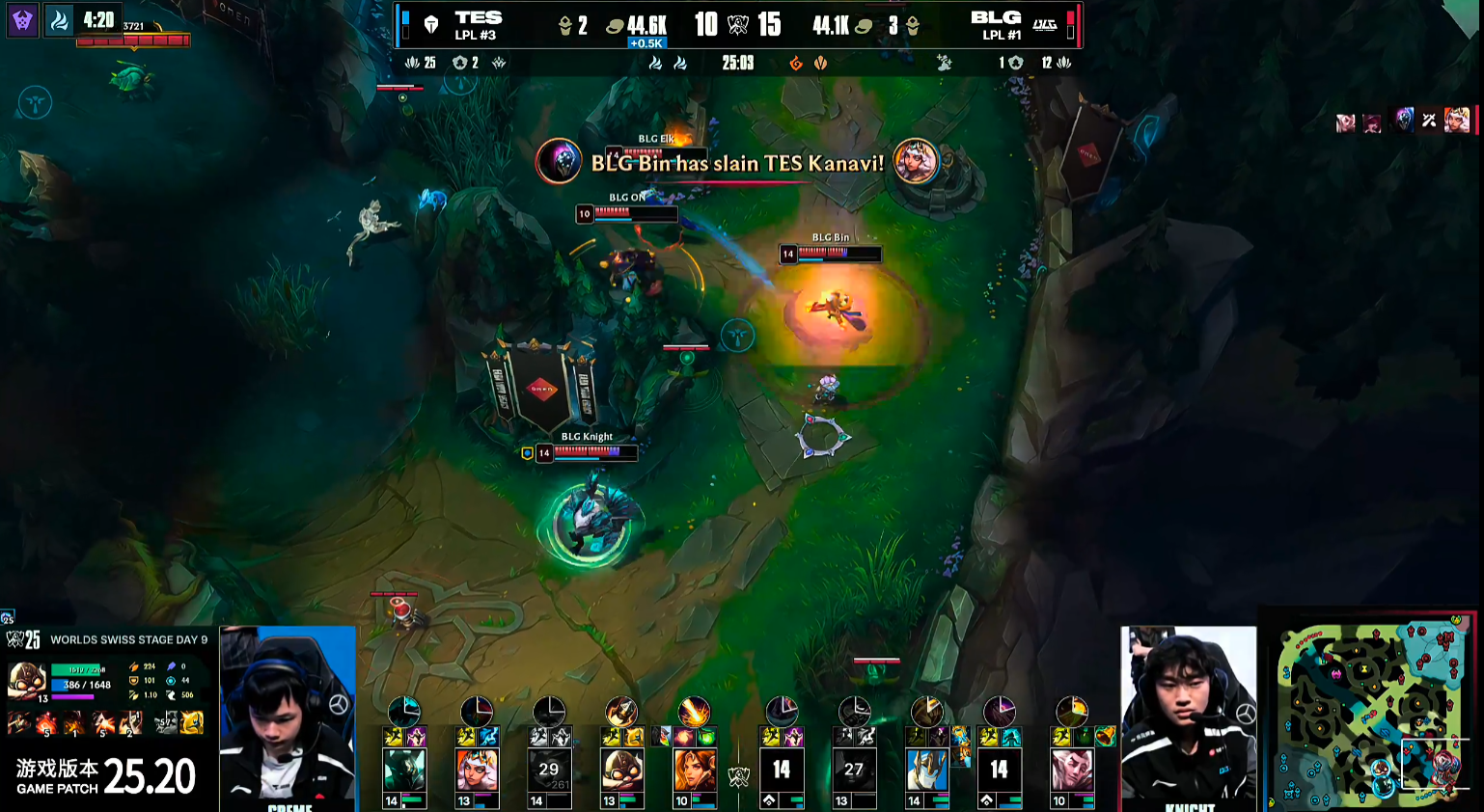Choose the Galio champion portrait

point(926,771)
